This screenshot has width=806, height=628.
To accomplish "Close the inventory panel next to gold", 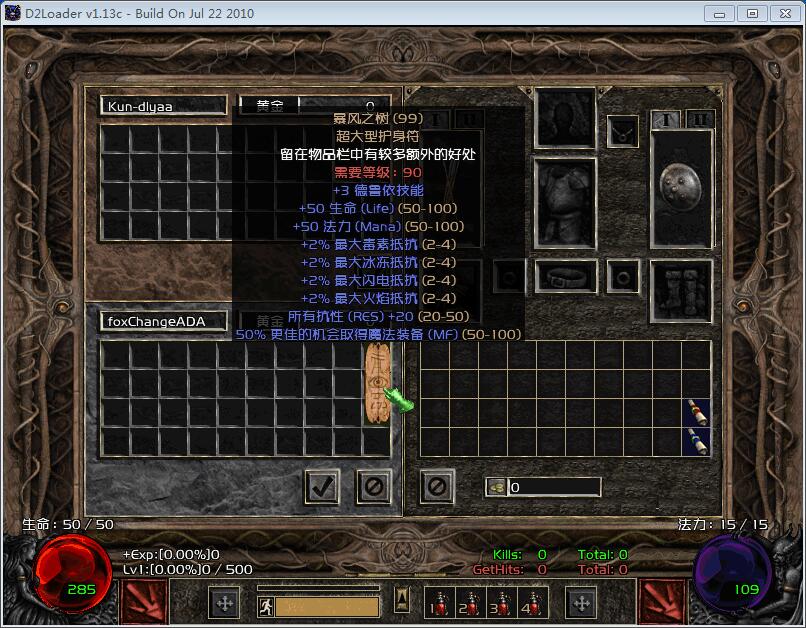I will tap(437, 487).
